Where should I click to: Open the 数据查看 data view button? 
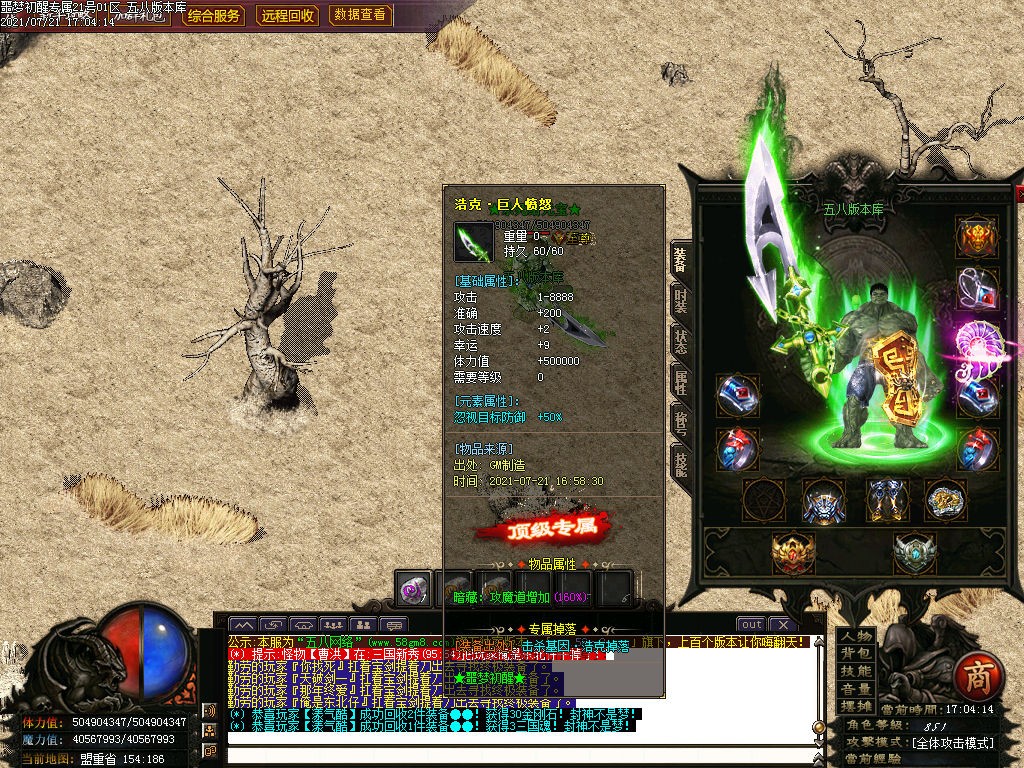[360, 15]
